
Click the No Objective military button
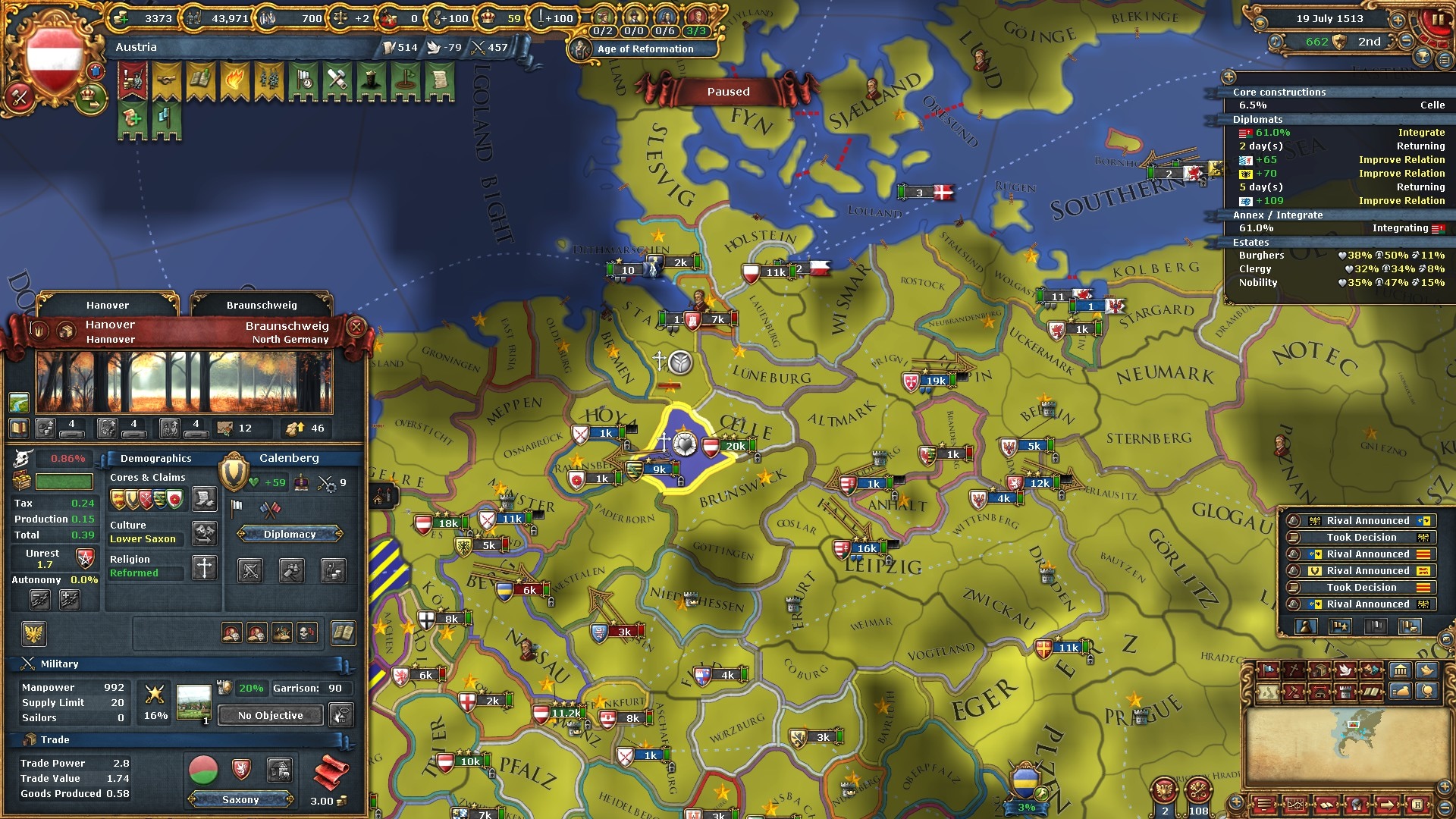[270, 716]
